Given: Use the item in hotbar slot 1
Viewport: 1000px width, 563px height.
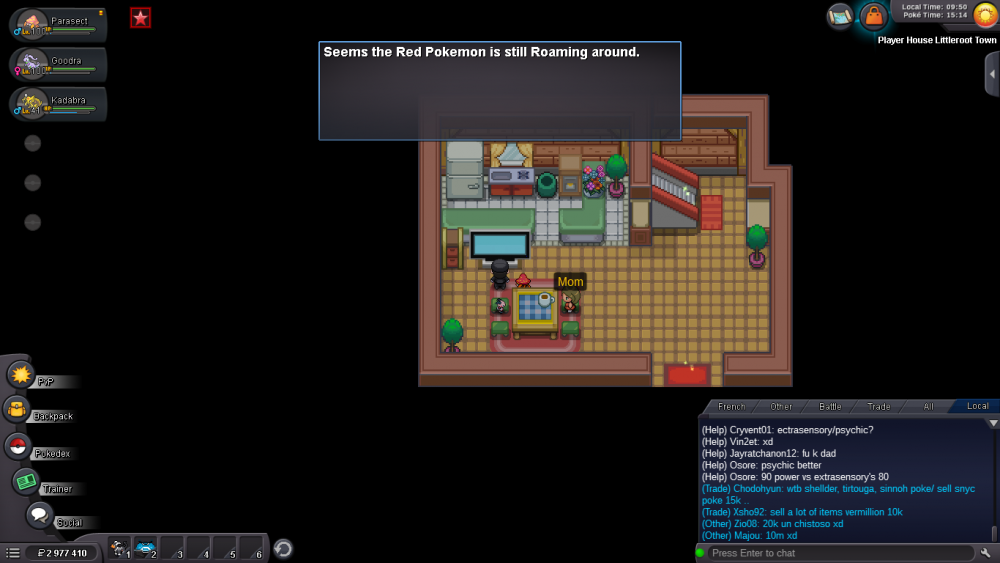Looking at the screenshot, I should click(x=118, y=548).
